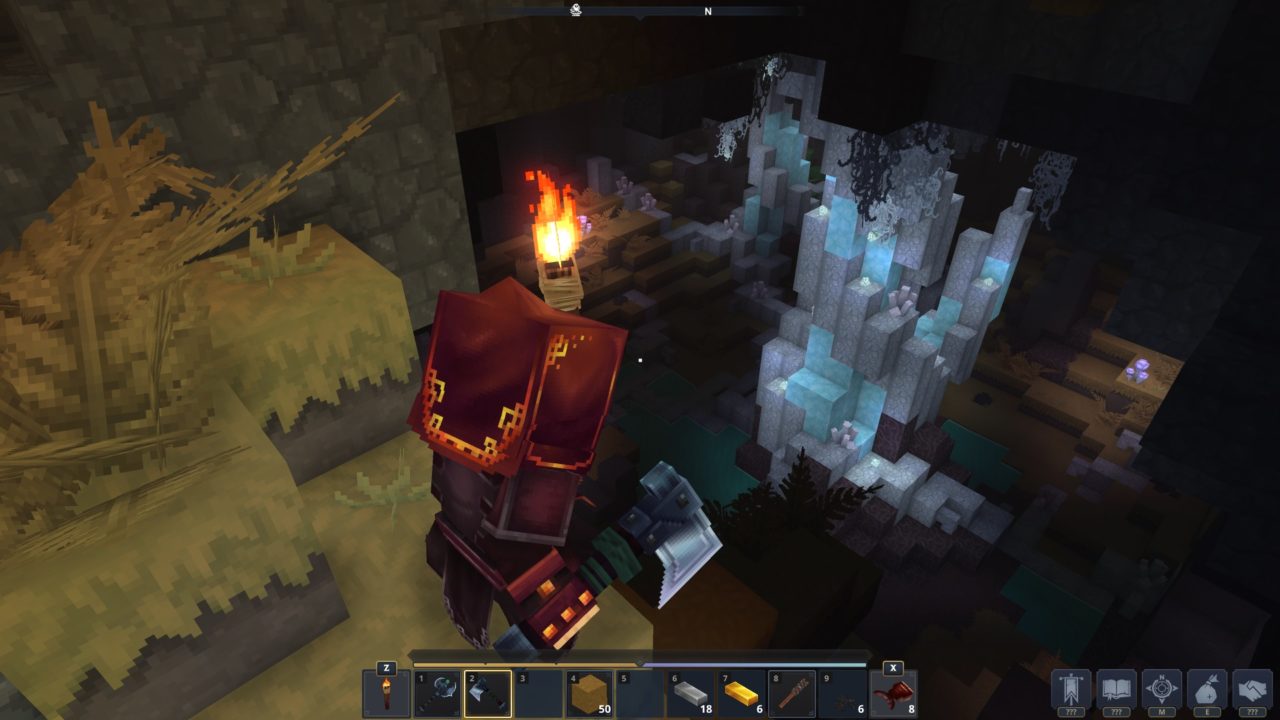This screenshot has height=720, width=1280.
Task: Select the red item in the X slot
Action: (x=896, y=694)
